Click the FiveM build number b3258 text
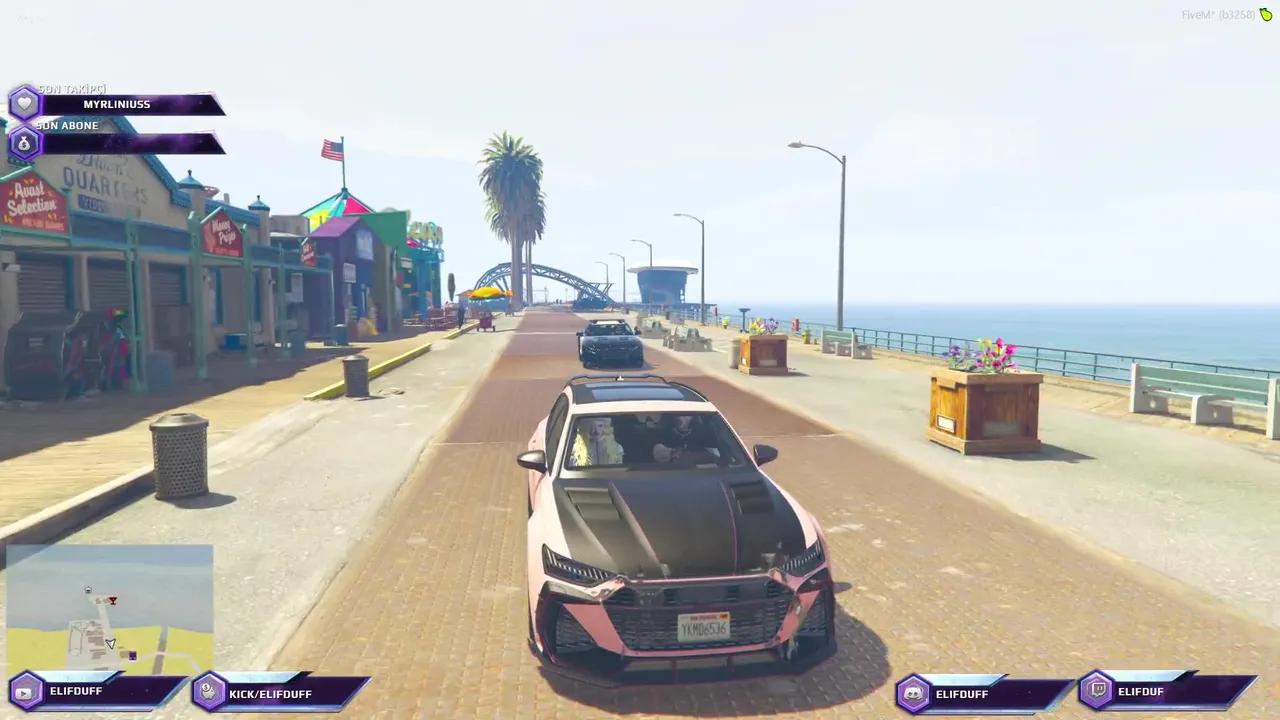 point(1236,15)
